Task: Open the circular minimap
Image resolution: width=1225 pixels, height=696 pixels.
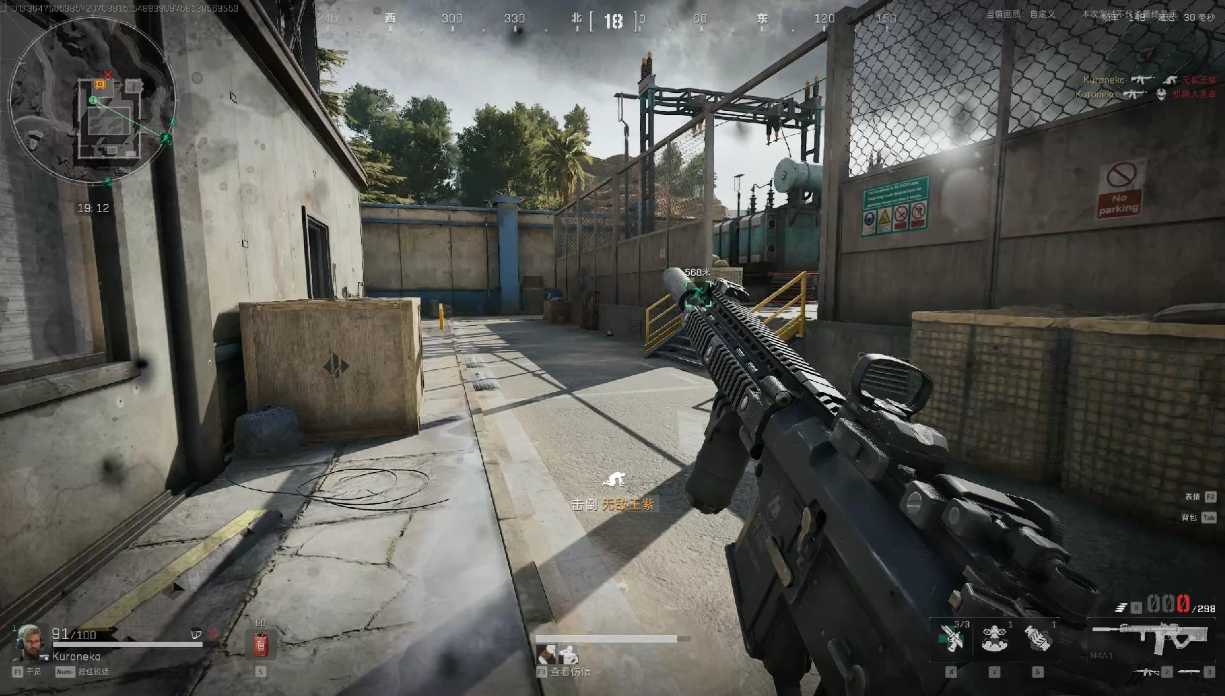Action: coord(92,100)
